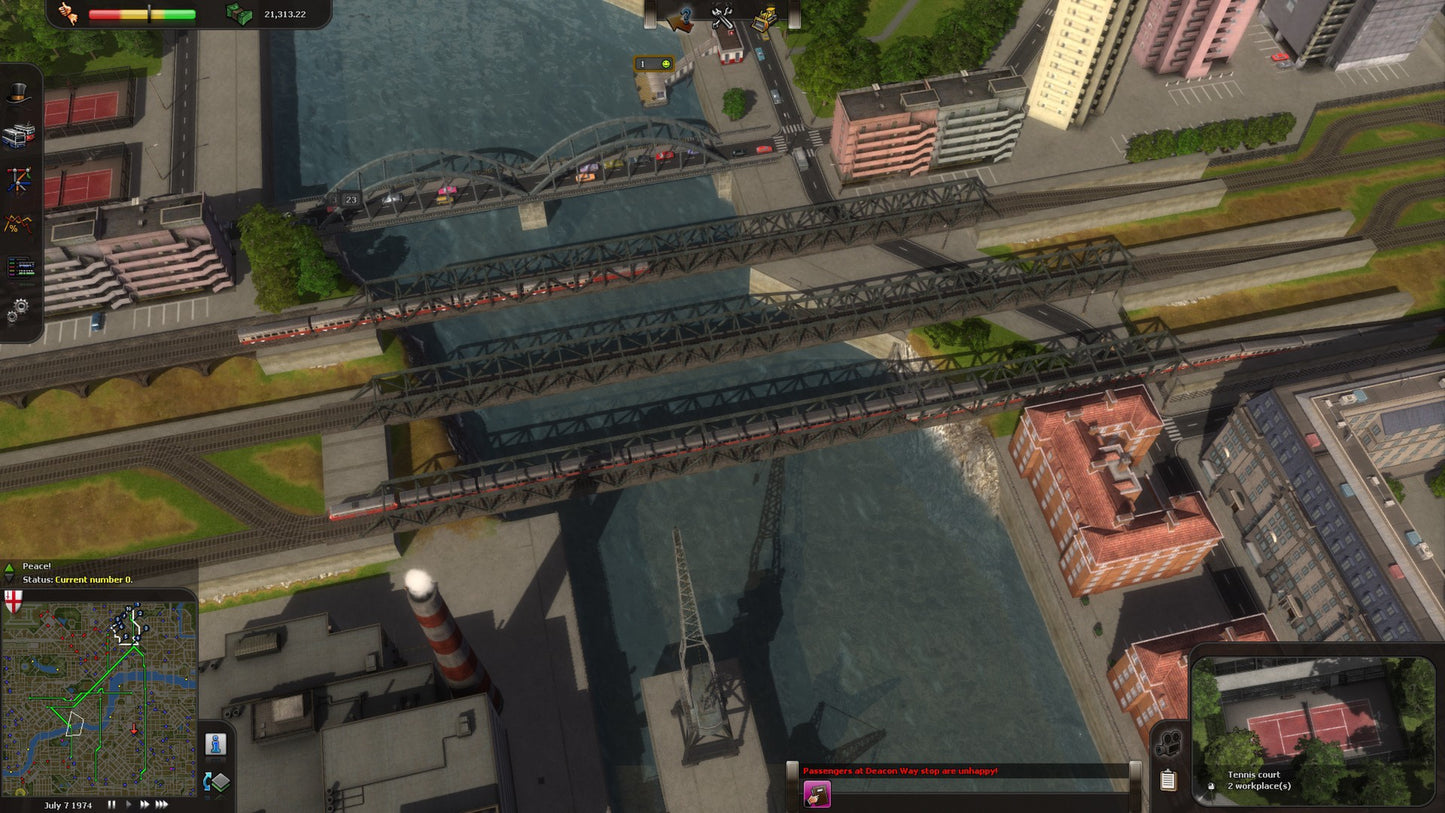
Task: Open the wrench build tools menu
Action: pos(723,18)
